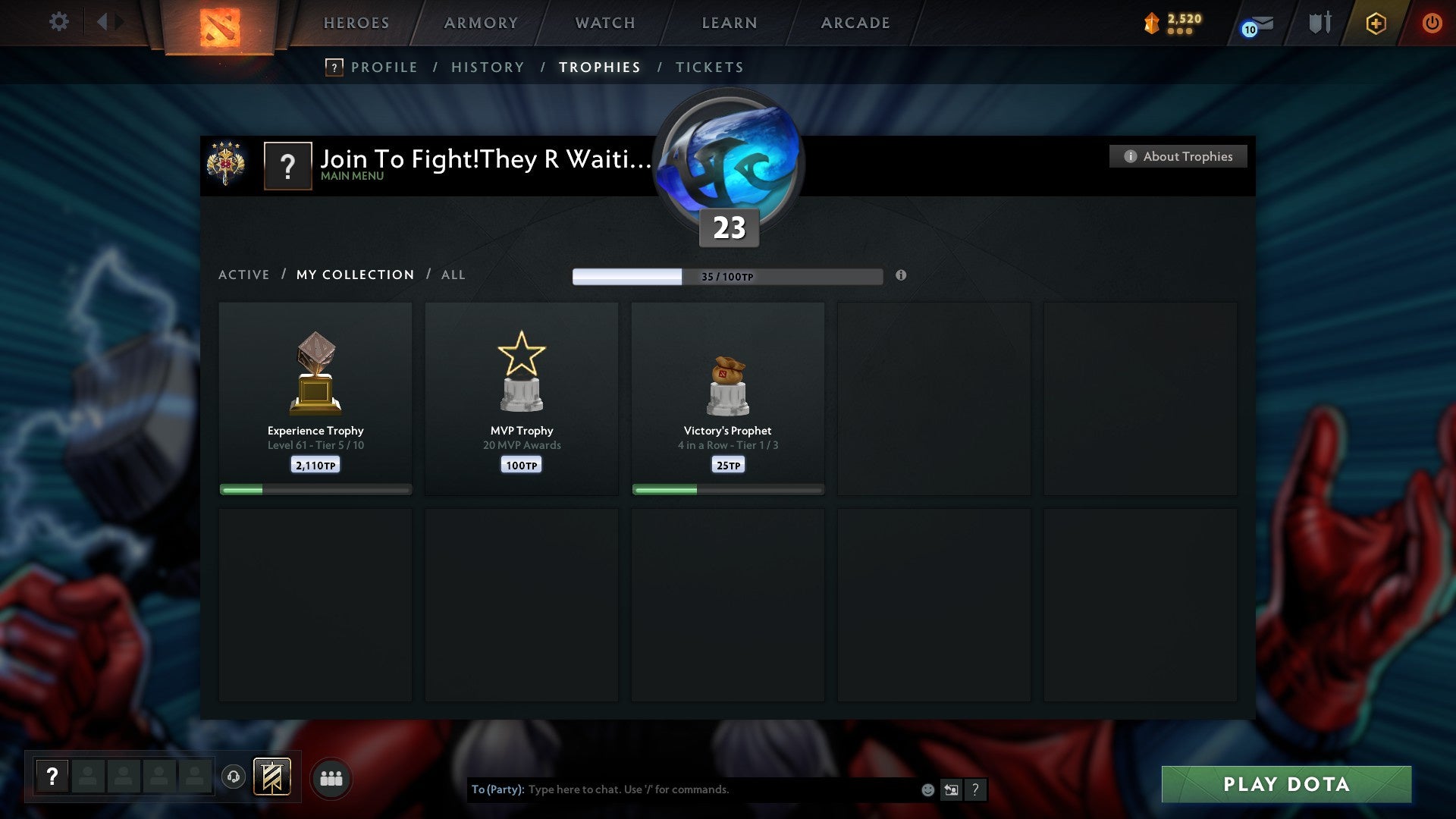Open the voice chat headset icon
The width and height of the screenshot is (1456, 819).
point(233,777)
